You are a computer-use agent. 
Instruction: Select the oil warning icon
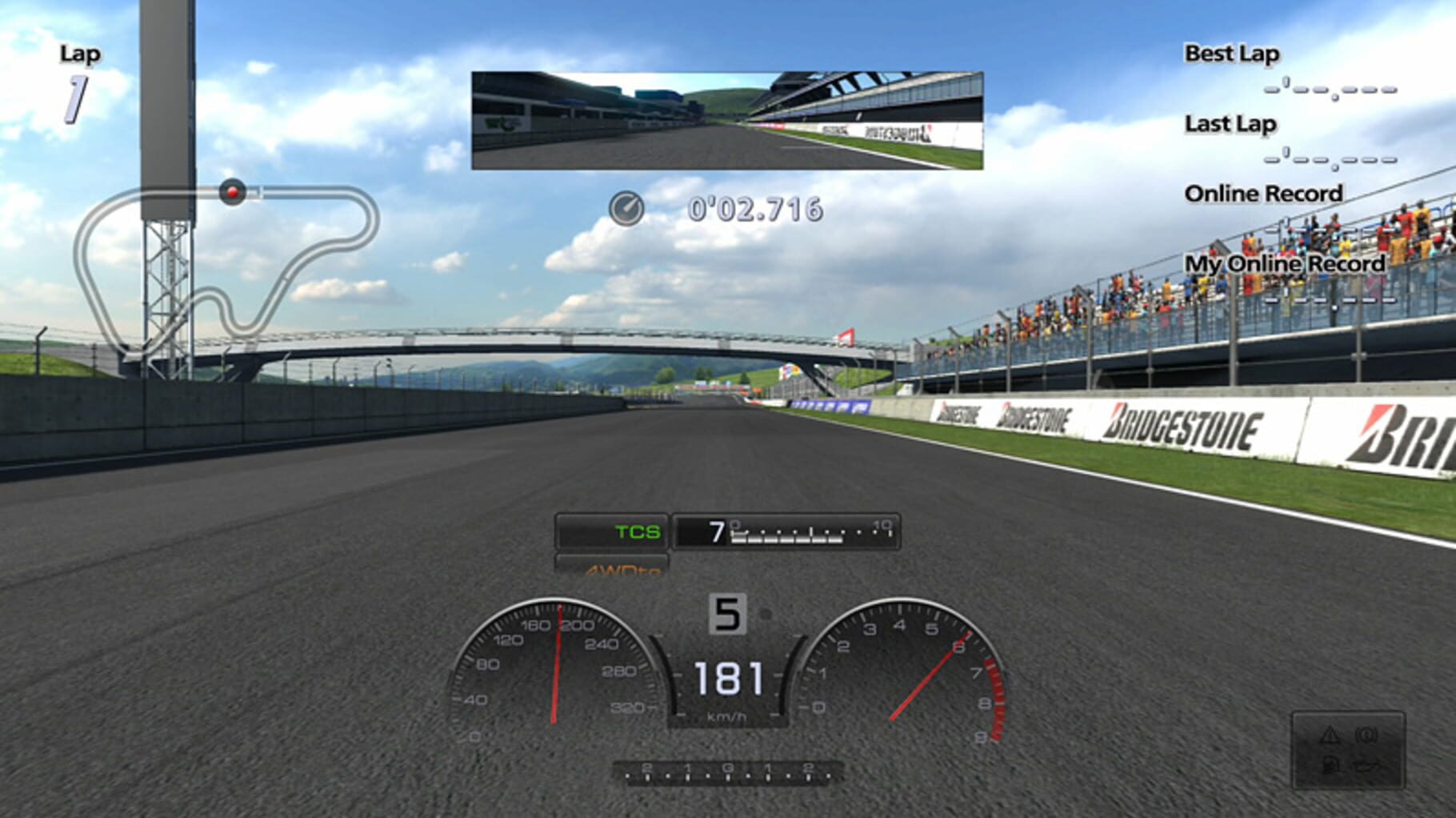[x=1367, y=767]
